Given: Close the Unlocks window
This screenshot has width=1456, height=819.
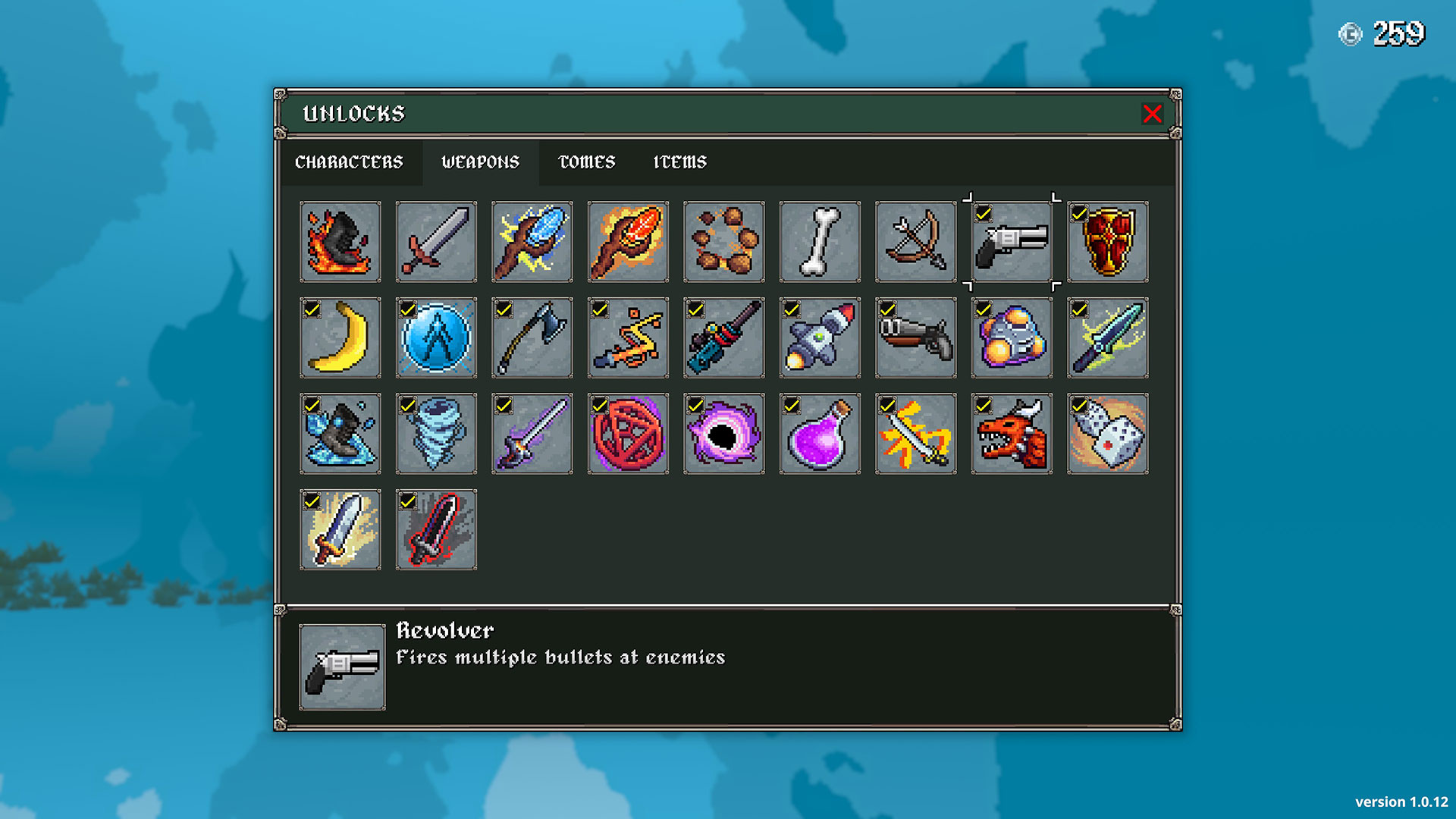Looking at the screenshot, I should (x=1152, y=114).
